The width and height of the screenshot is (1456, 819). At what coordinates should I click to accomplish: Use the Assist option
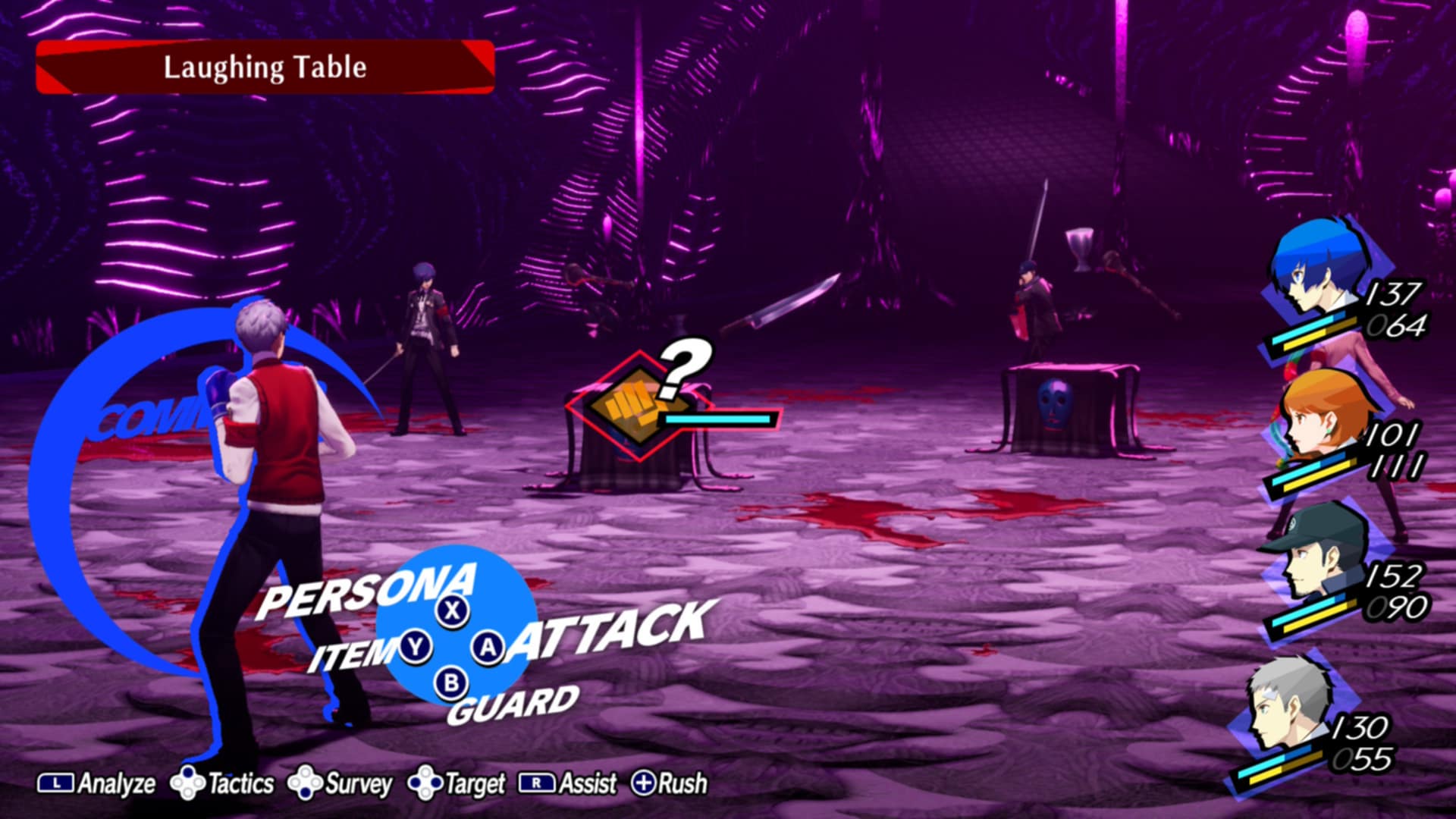568,783
